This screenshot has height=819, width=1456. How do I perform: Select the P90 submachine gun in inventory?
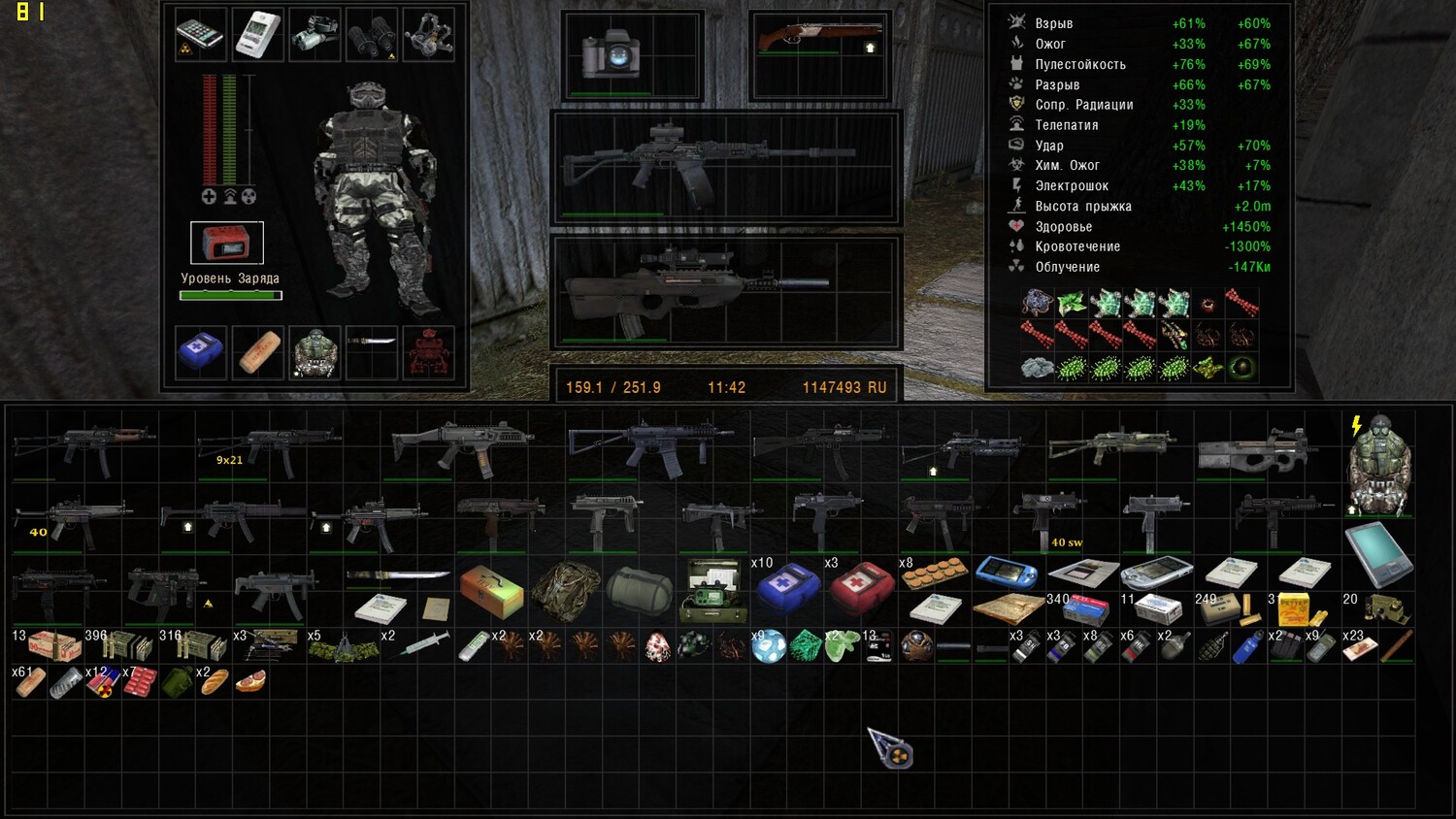pos(1258,451)
